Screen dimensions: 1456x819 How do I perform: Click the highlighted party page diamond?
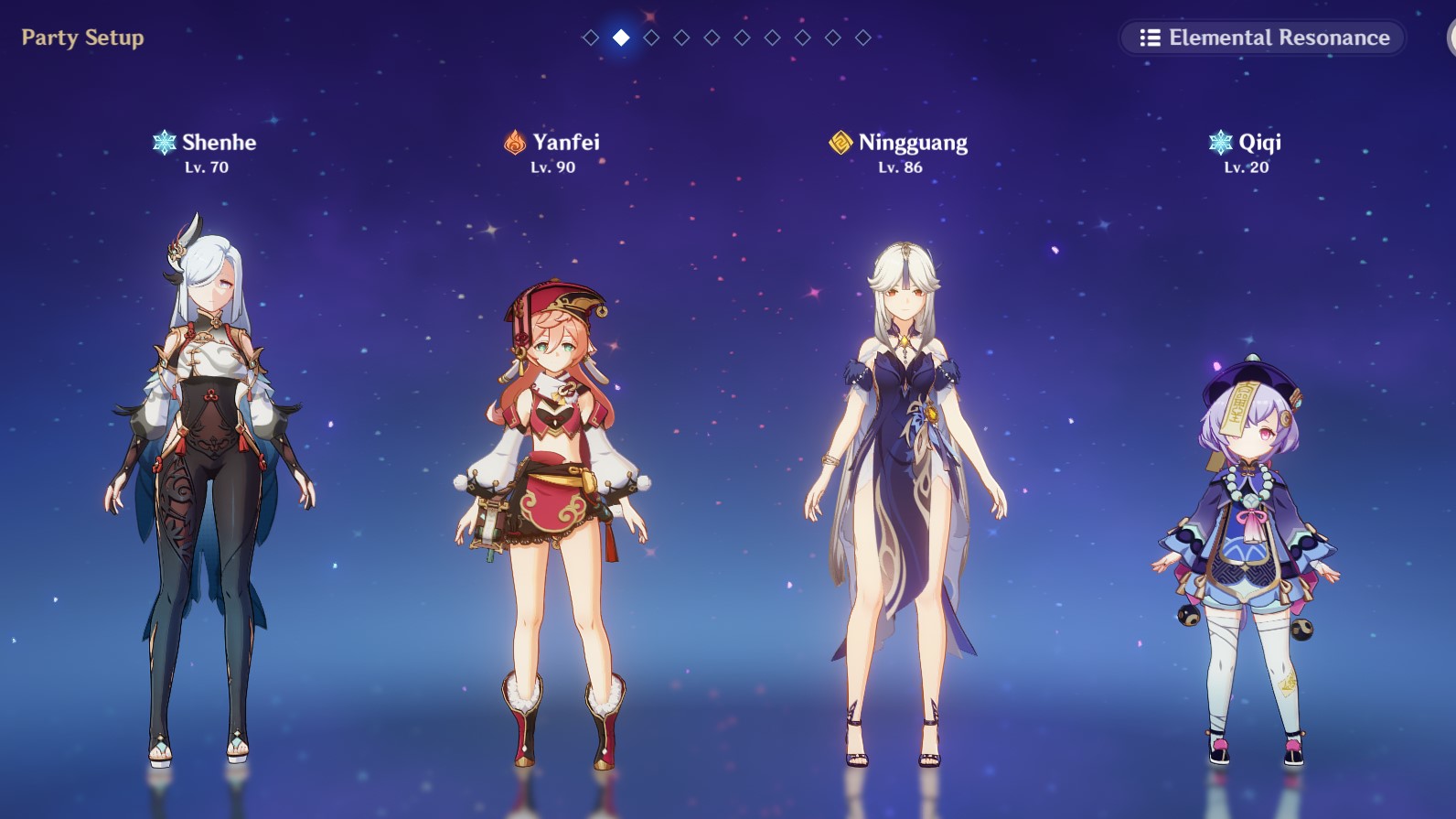[x=621, y=38]
